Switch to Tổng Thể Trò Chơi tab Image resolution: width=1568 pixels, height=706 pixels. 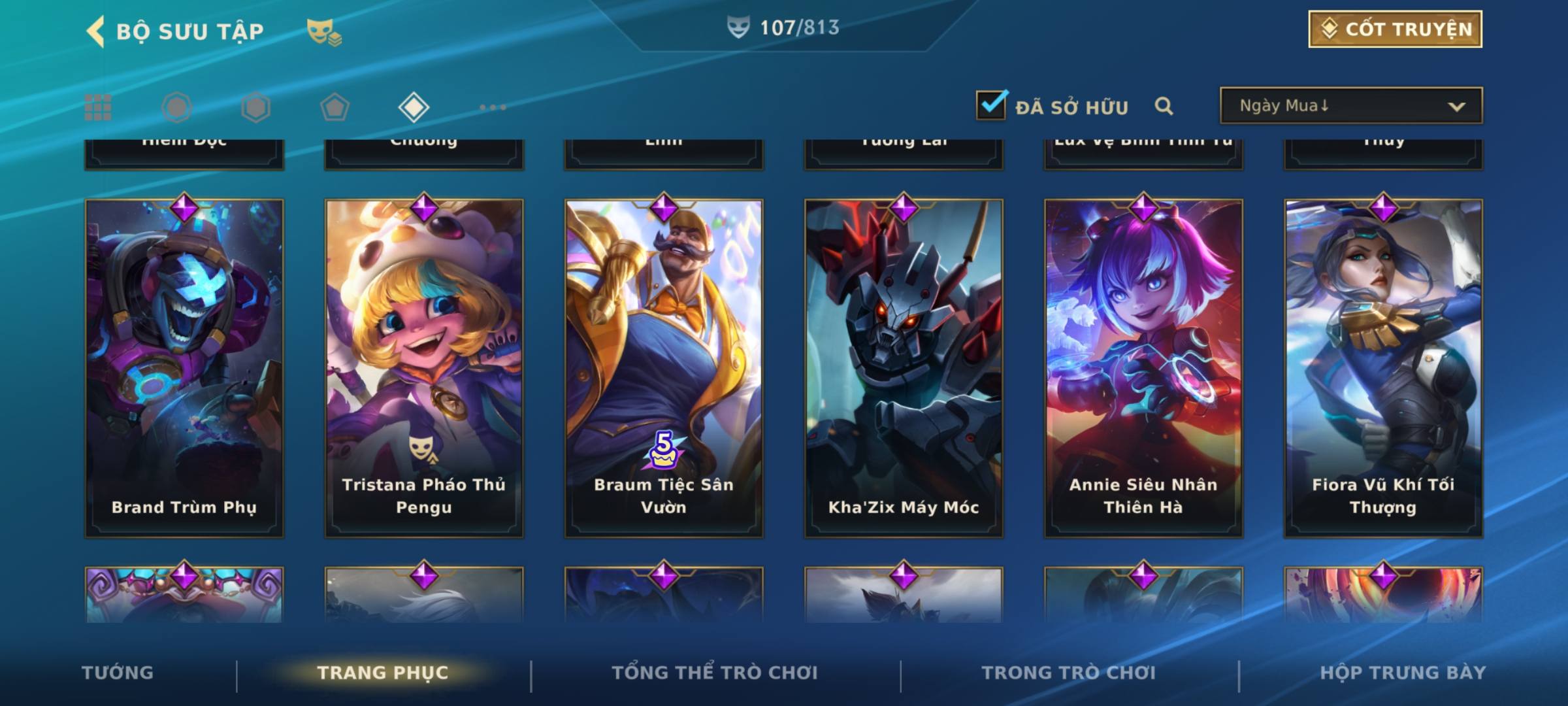[x=715, y=673]
